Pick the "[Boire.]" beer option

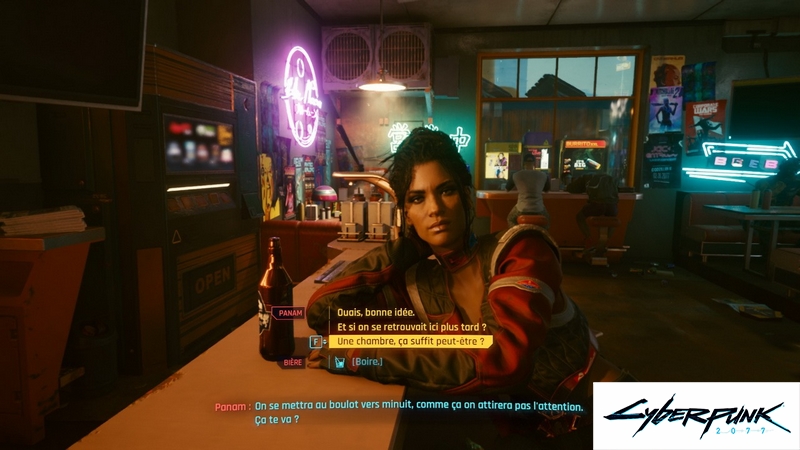[x=366, y=361]
